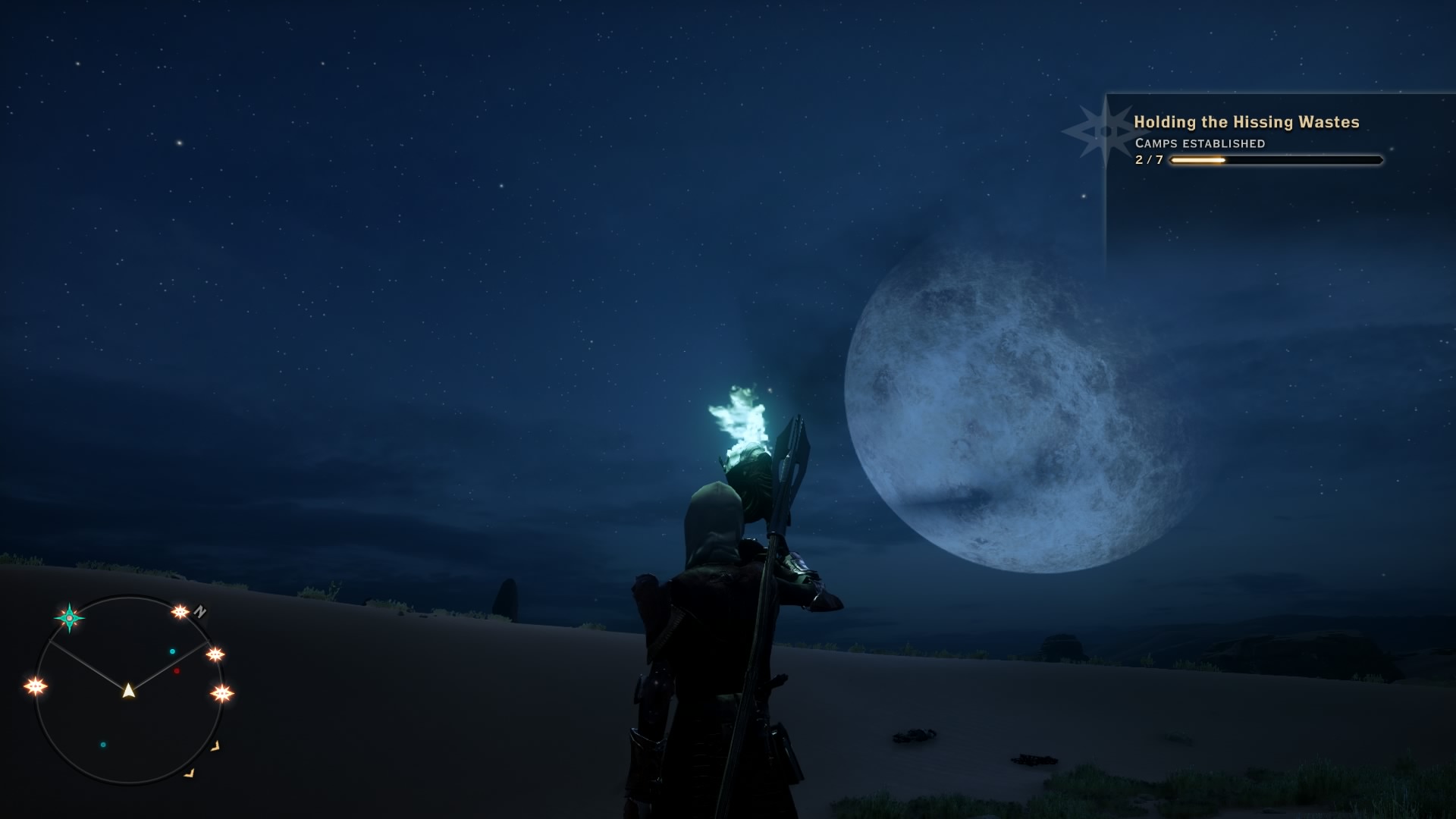Viewport: 1456px width, 819px height.
Task: Click the upper gold chevron beside the minimap
Action: pos(216,747)
